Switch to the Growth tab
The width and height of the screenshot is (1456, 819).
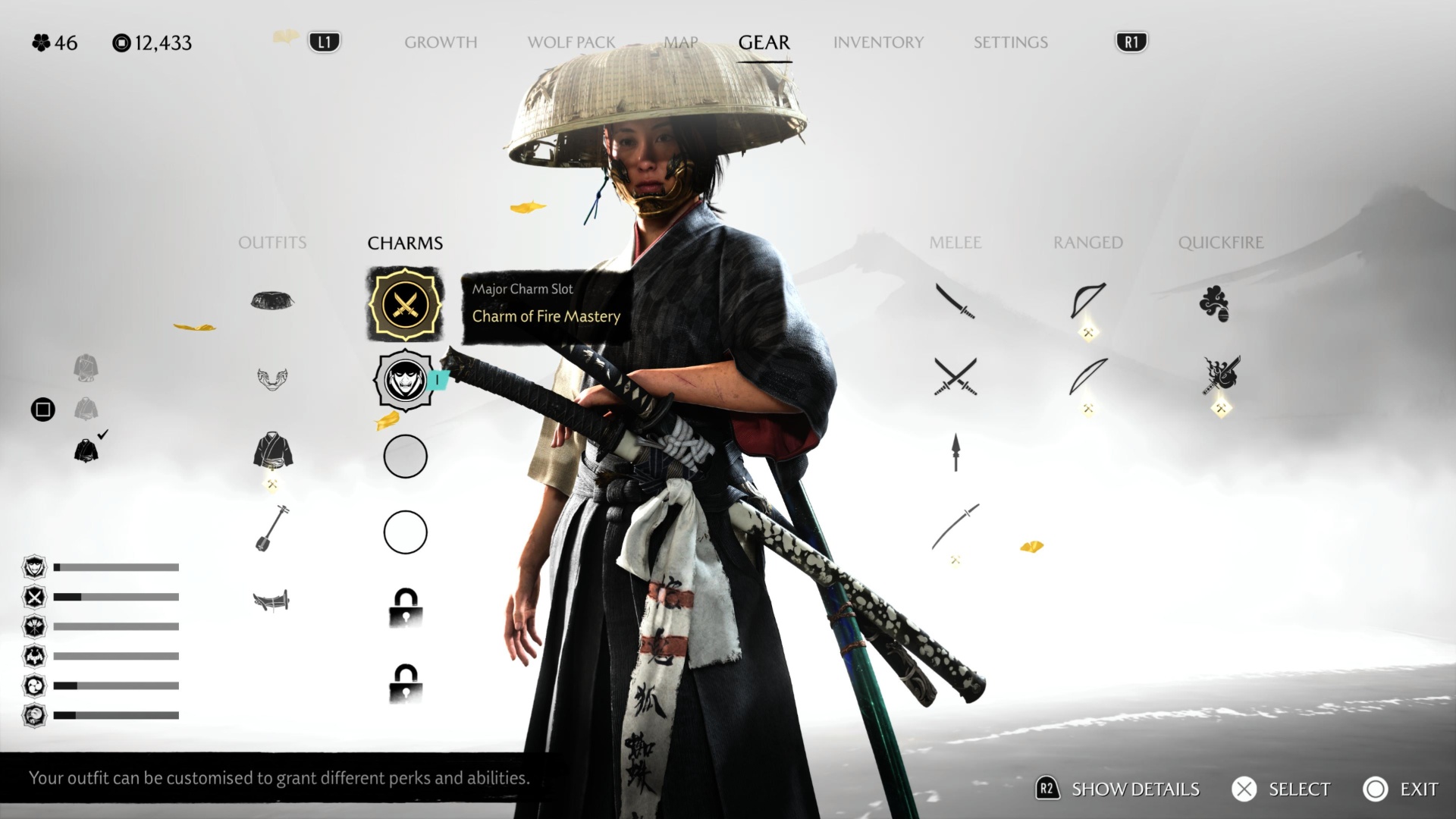tap(441, 42)
